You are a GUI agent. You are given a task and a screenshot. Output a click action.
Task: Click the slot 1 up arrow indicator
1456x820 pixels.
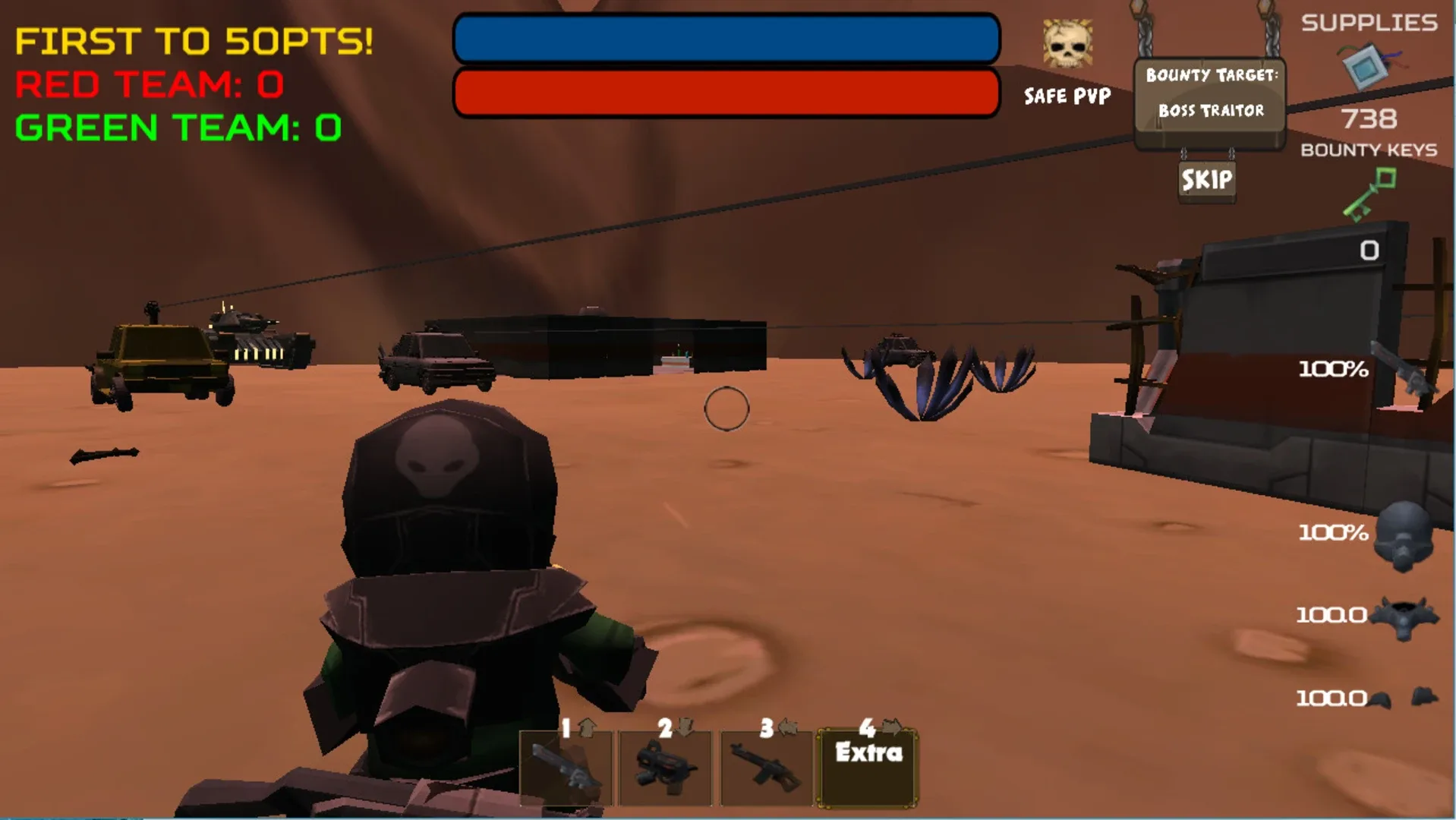(x=585, y=729)
